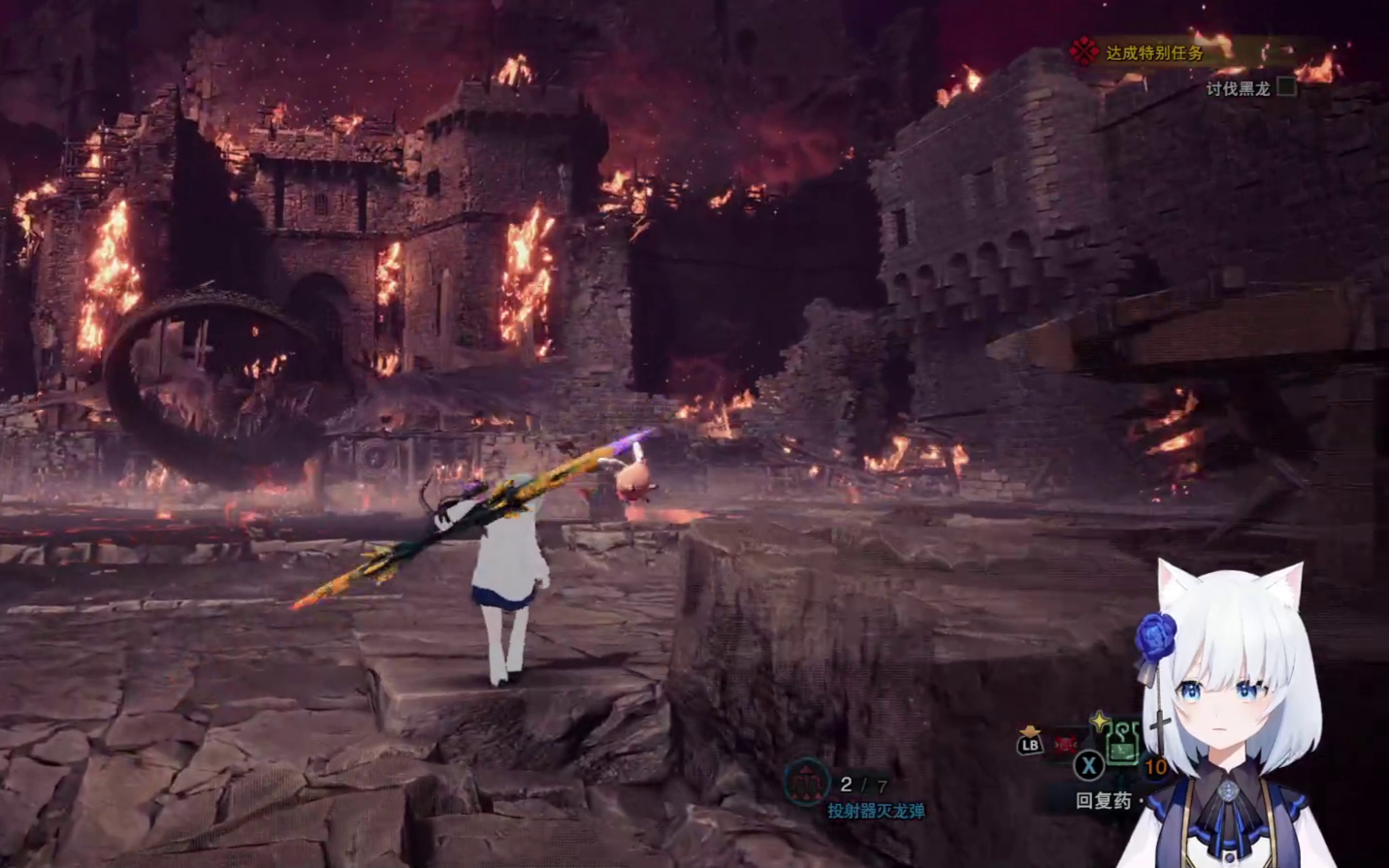Select the 回复药 potion item icon
Image resolution: width=1389 pixels, height=868 pixels.
(x=1121, y=745)
